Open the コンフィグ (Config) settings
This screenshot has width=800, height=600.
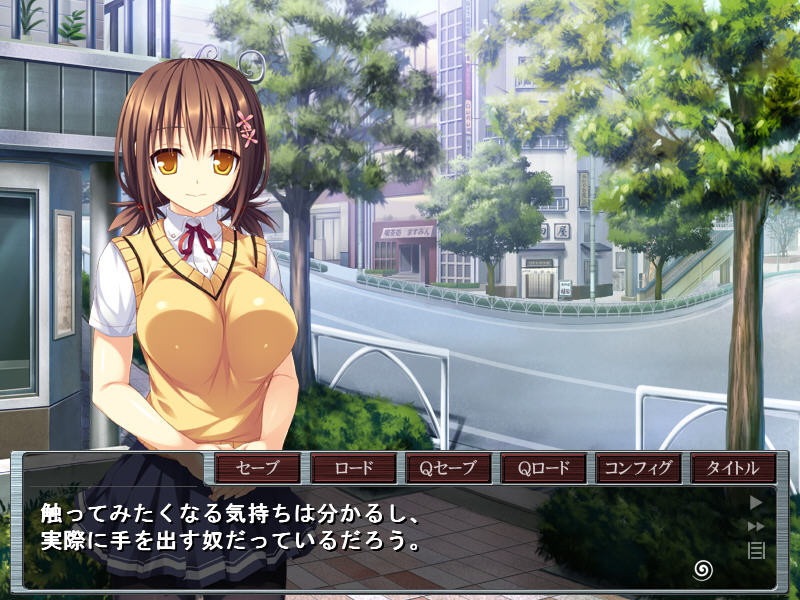(639, 468)
